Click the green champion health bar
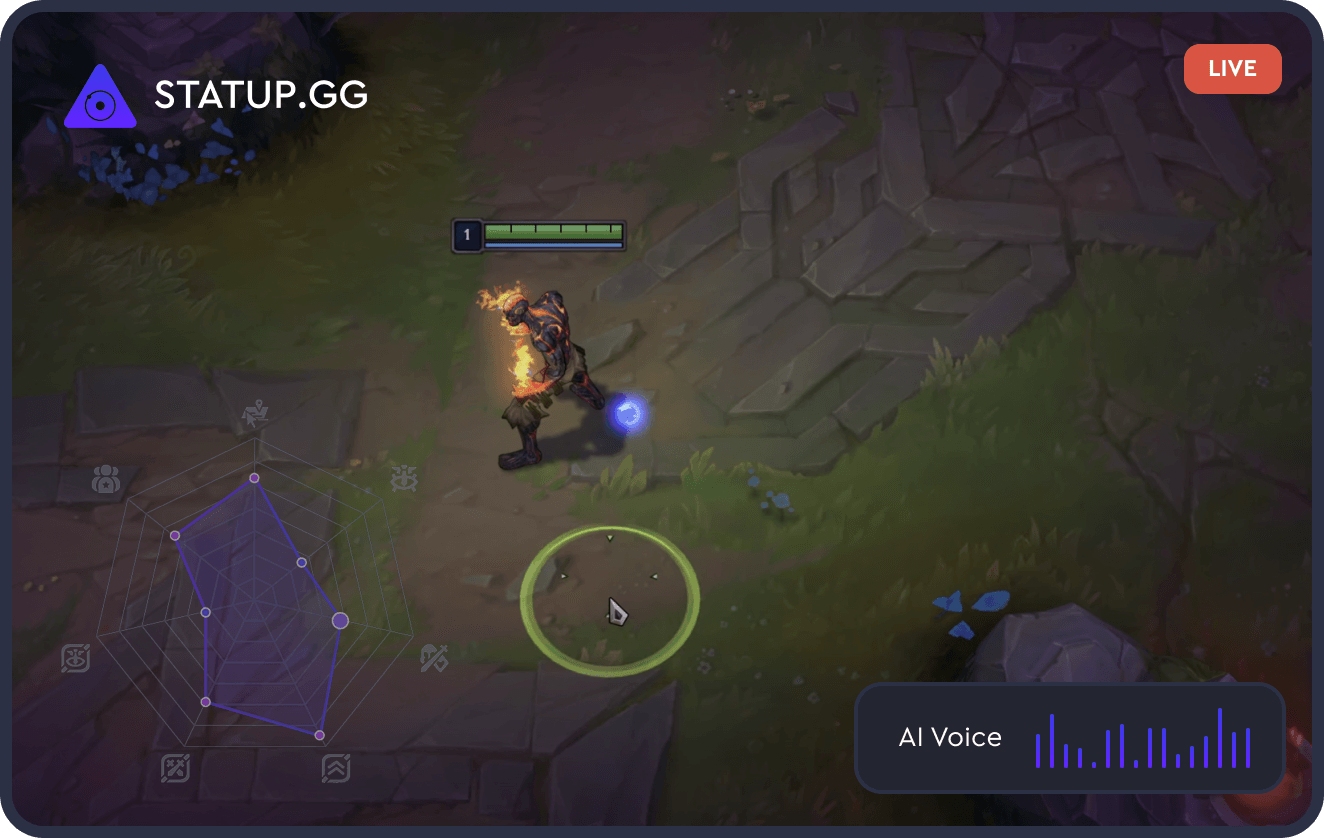The width and height of the screenshot is (1324, 838). tap(554, 233)
